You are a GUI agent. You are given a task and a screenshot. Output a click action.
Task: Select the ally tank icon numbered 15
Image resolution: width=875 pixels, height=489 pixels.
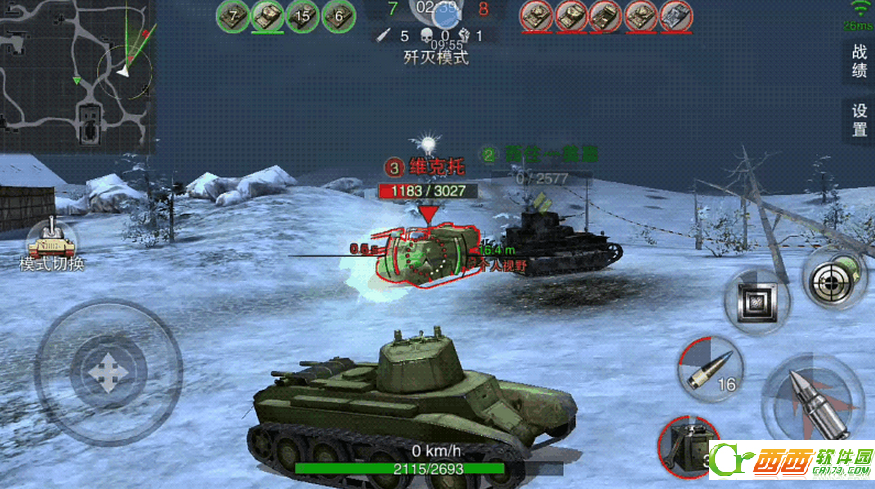[x=303, y=15]
